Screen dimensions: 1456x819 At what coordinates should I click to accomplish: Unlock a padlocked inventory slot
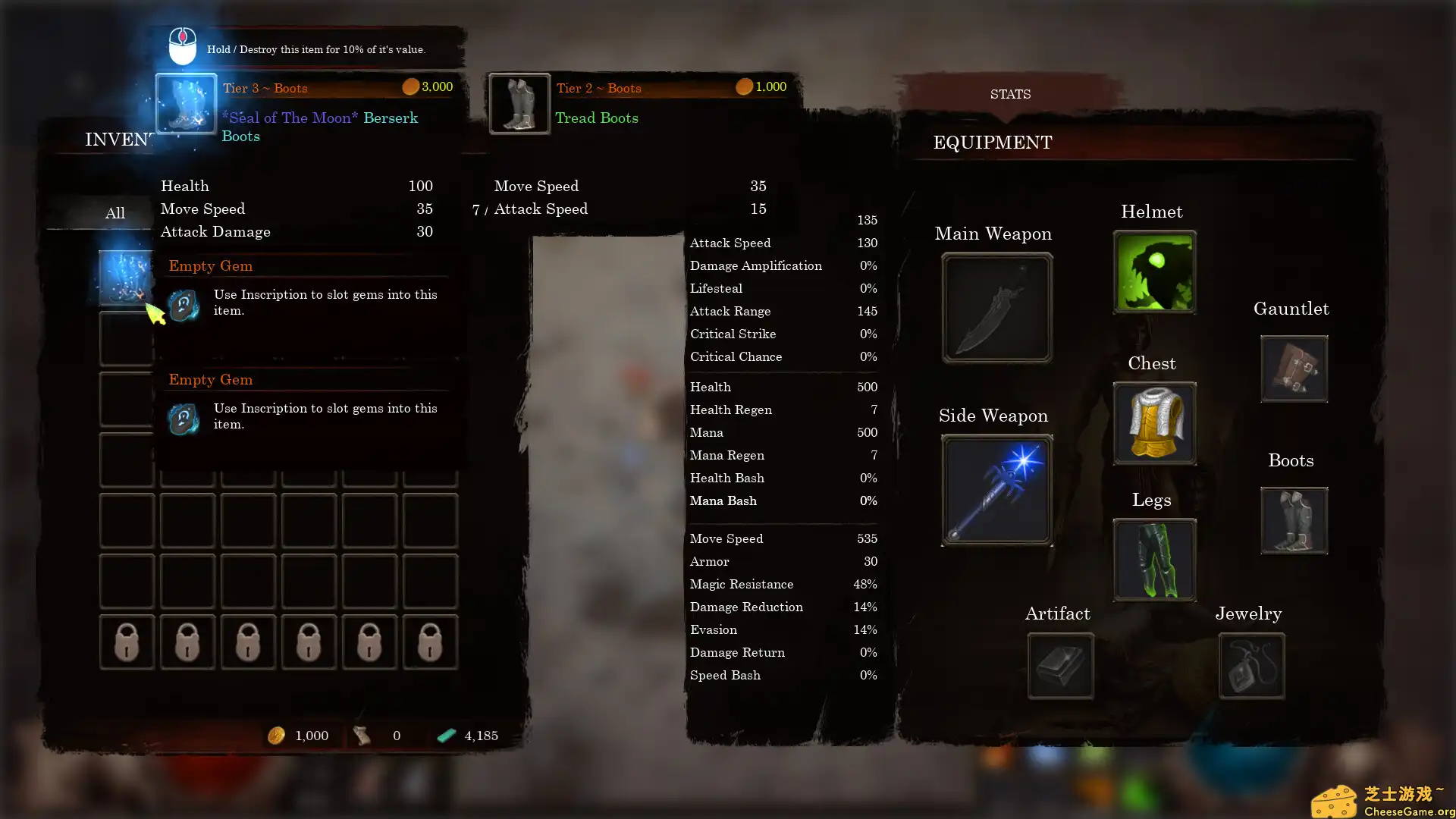pos(127,642)
